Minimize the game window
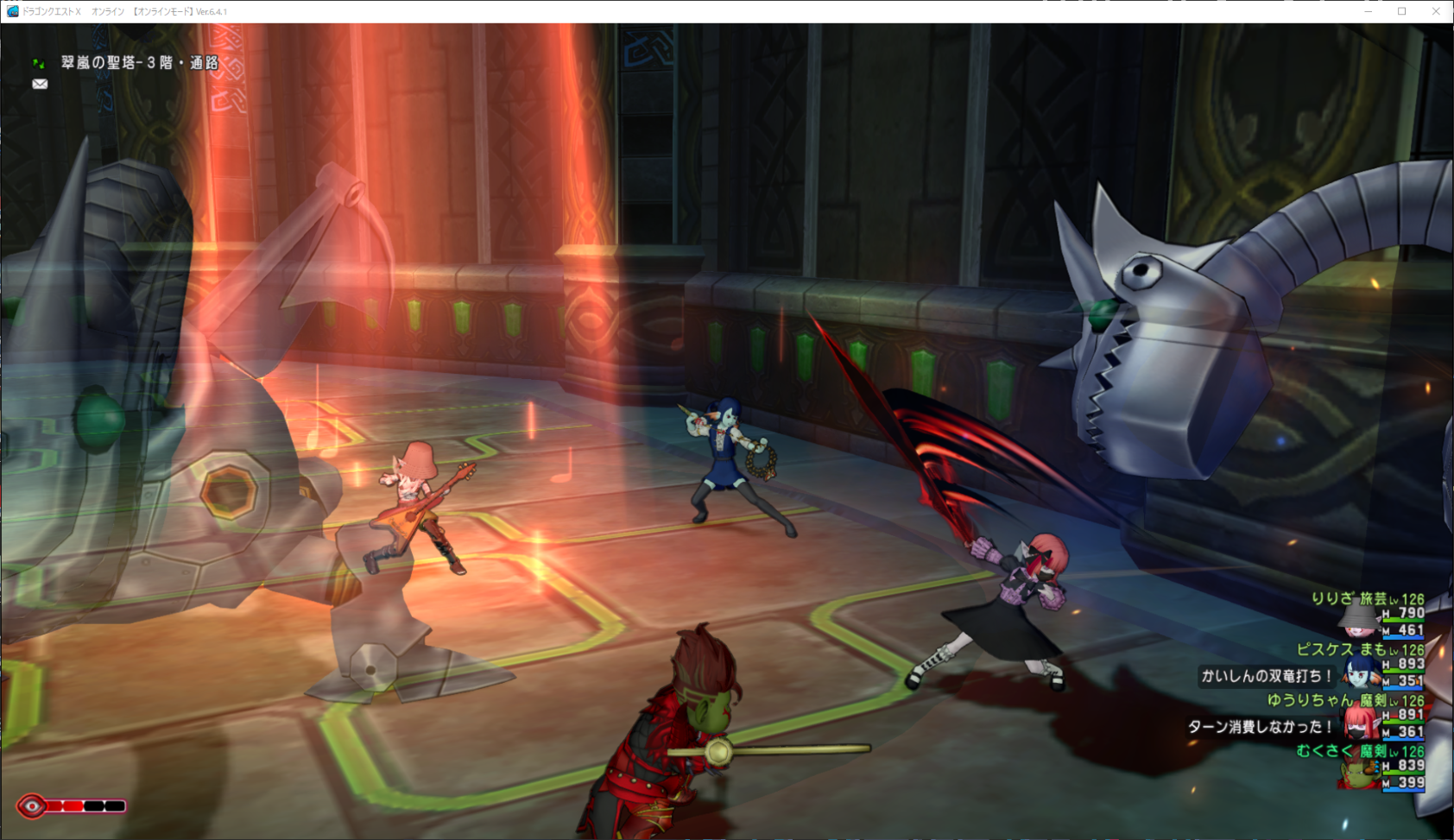The width and height of the screenshot is (1454, 840). (1369, 11)
